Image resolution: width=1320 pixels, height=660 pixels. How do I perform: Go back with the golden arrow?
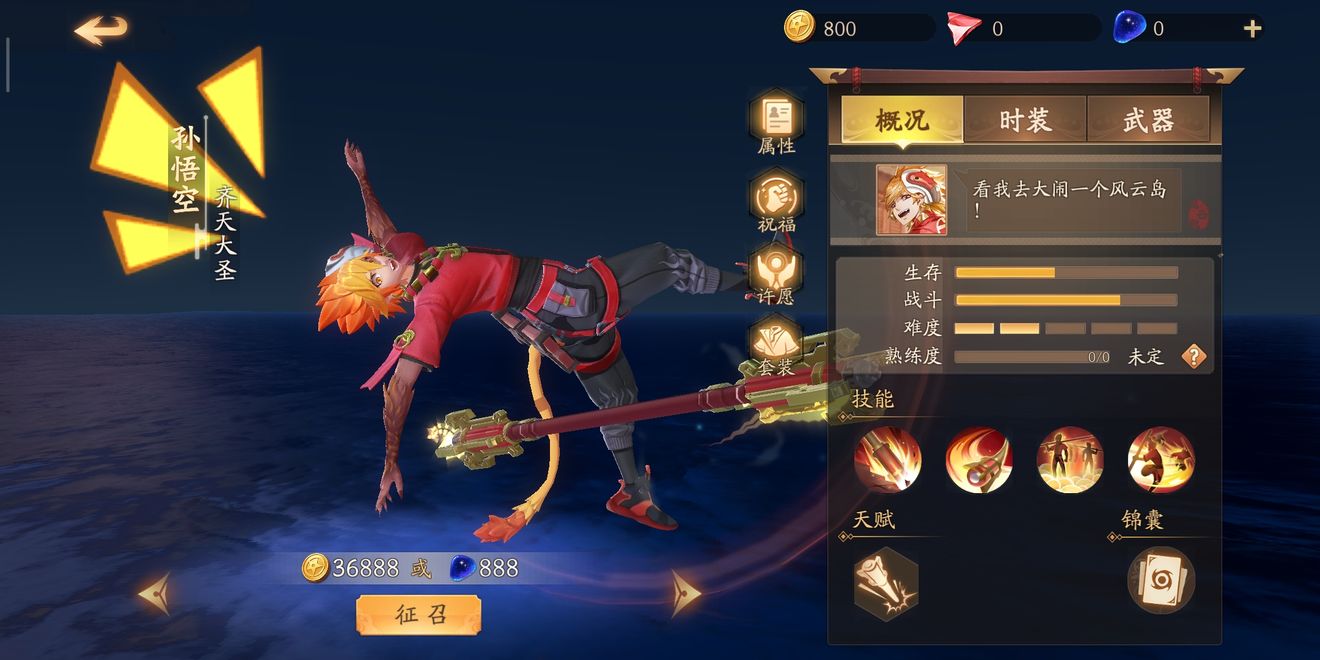coord(101,30)
